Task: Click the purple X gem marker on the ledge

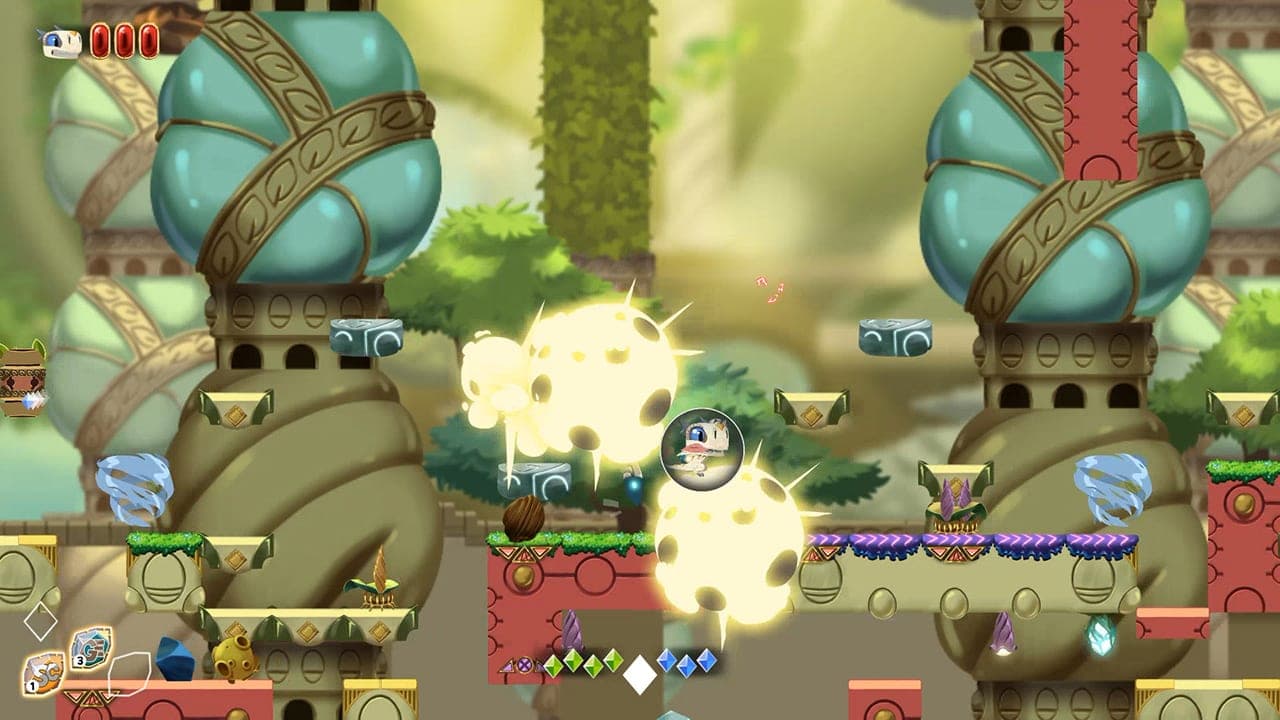Action: pos(523,663)
